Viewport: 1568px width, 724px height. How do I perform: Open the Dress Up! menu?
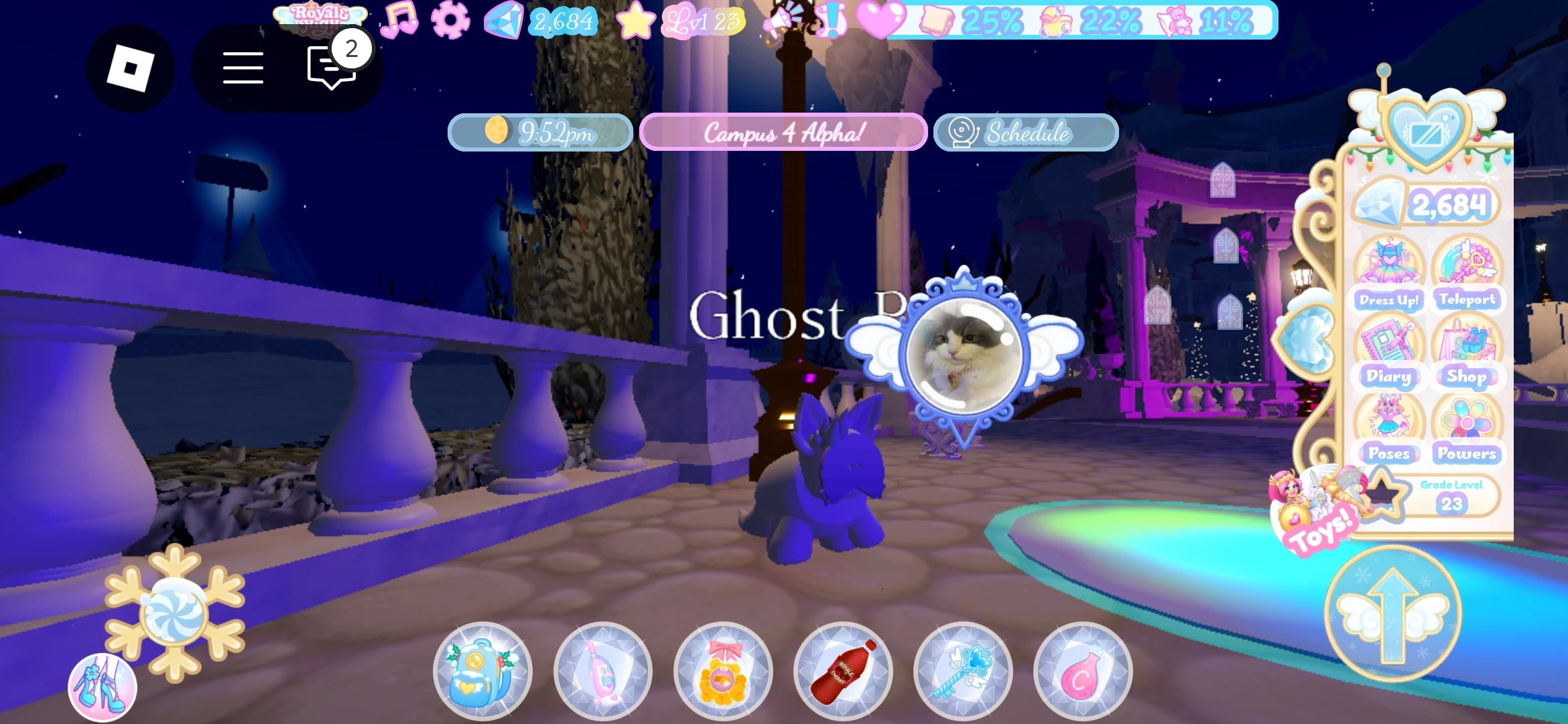[x=1388, y=275]
